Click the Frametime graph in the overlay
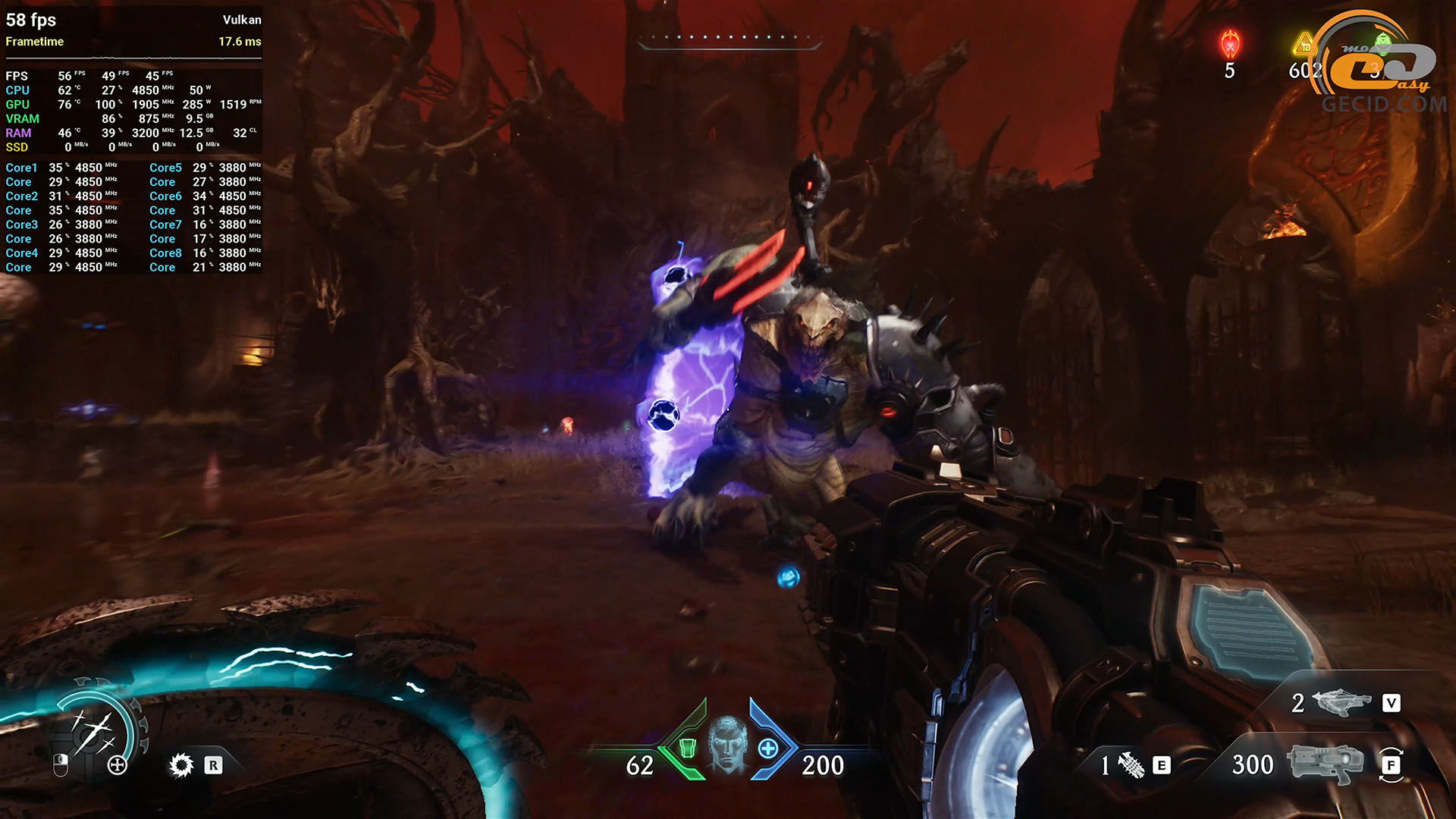 click(133, 58)
